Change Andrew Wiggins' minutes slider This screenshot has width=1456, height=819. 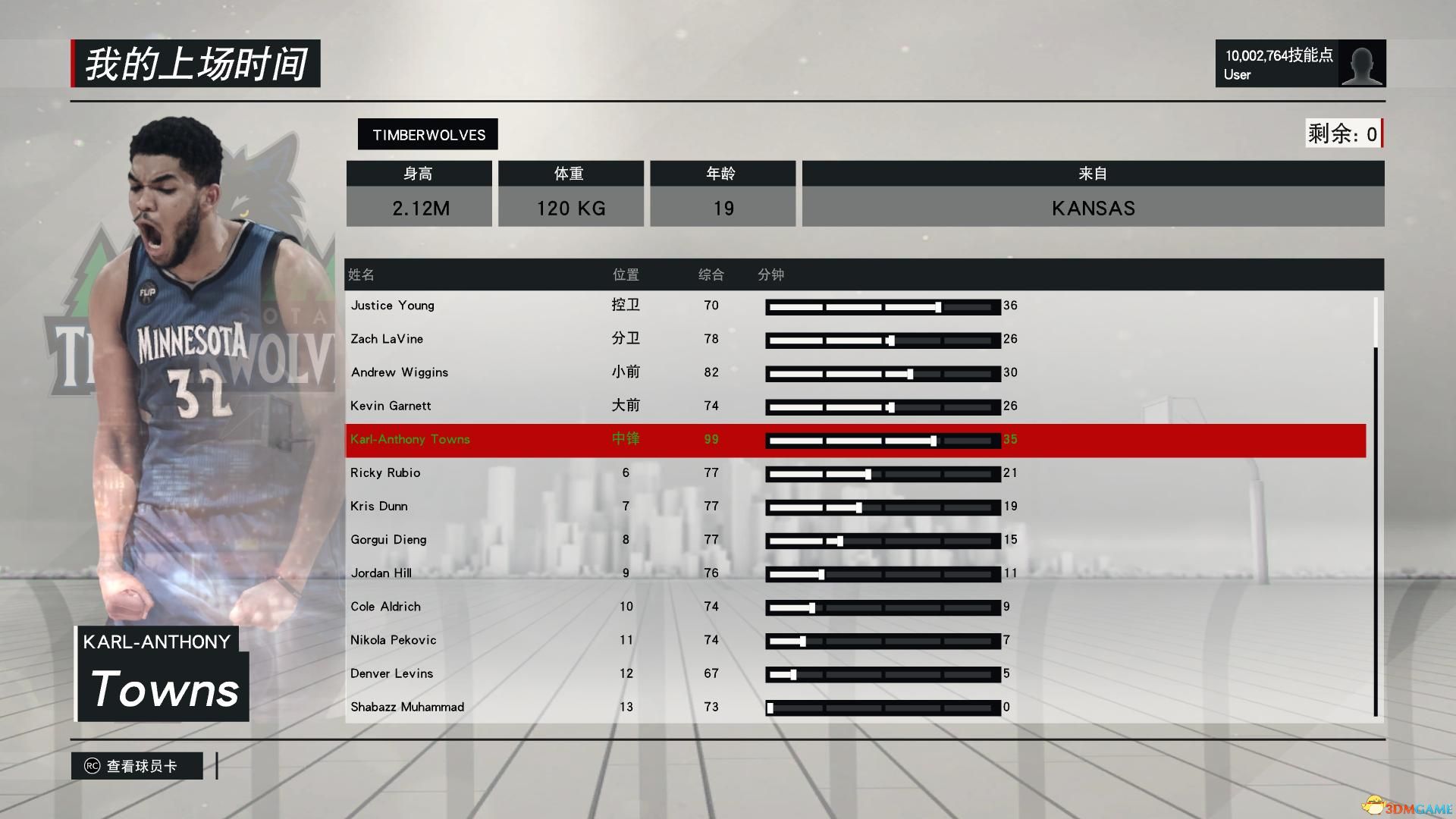pyautogui.click(x=883, y=374)
